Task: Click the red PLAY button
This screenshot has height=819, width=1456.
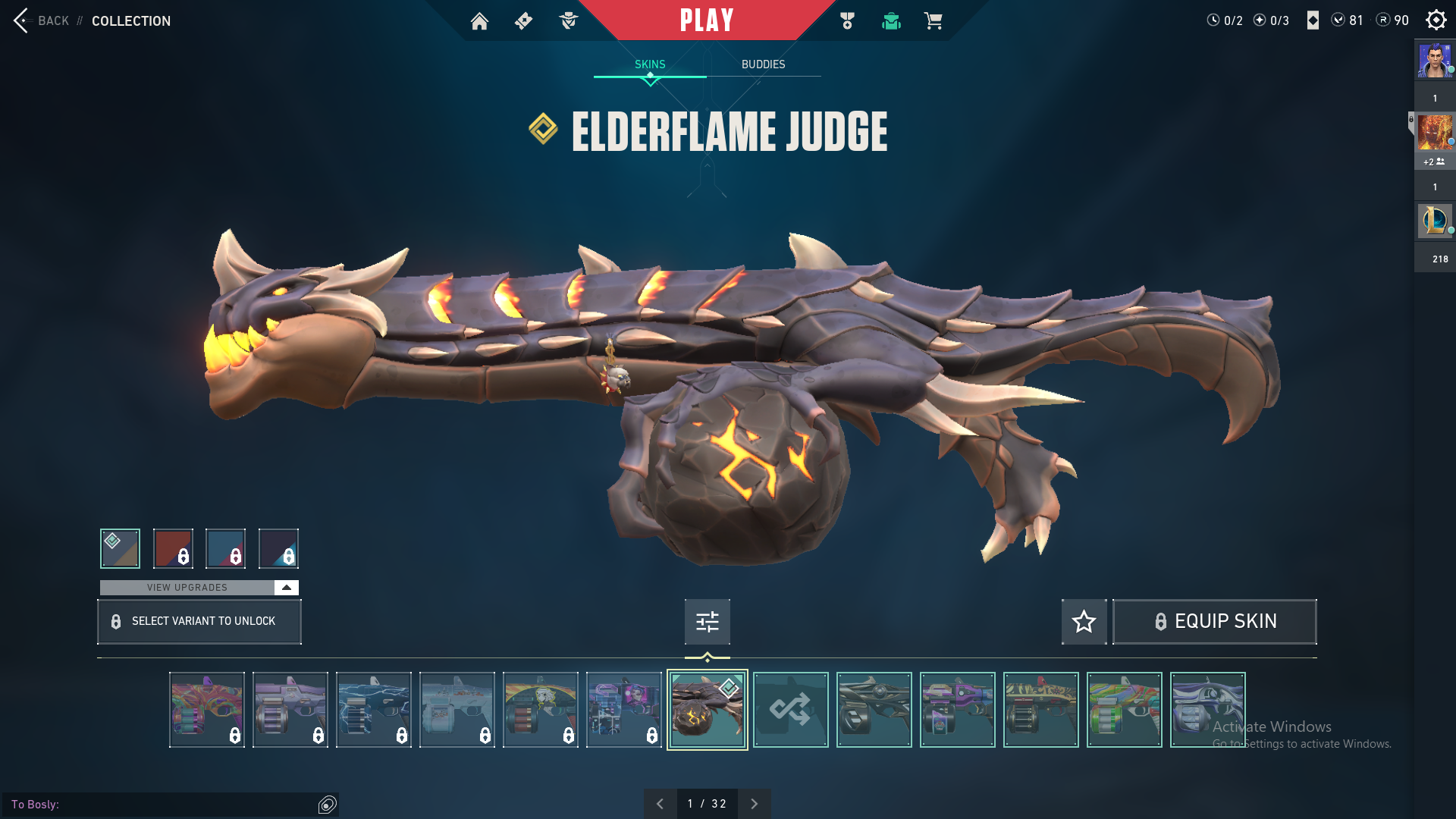Action: click(707, 20)
